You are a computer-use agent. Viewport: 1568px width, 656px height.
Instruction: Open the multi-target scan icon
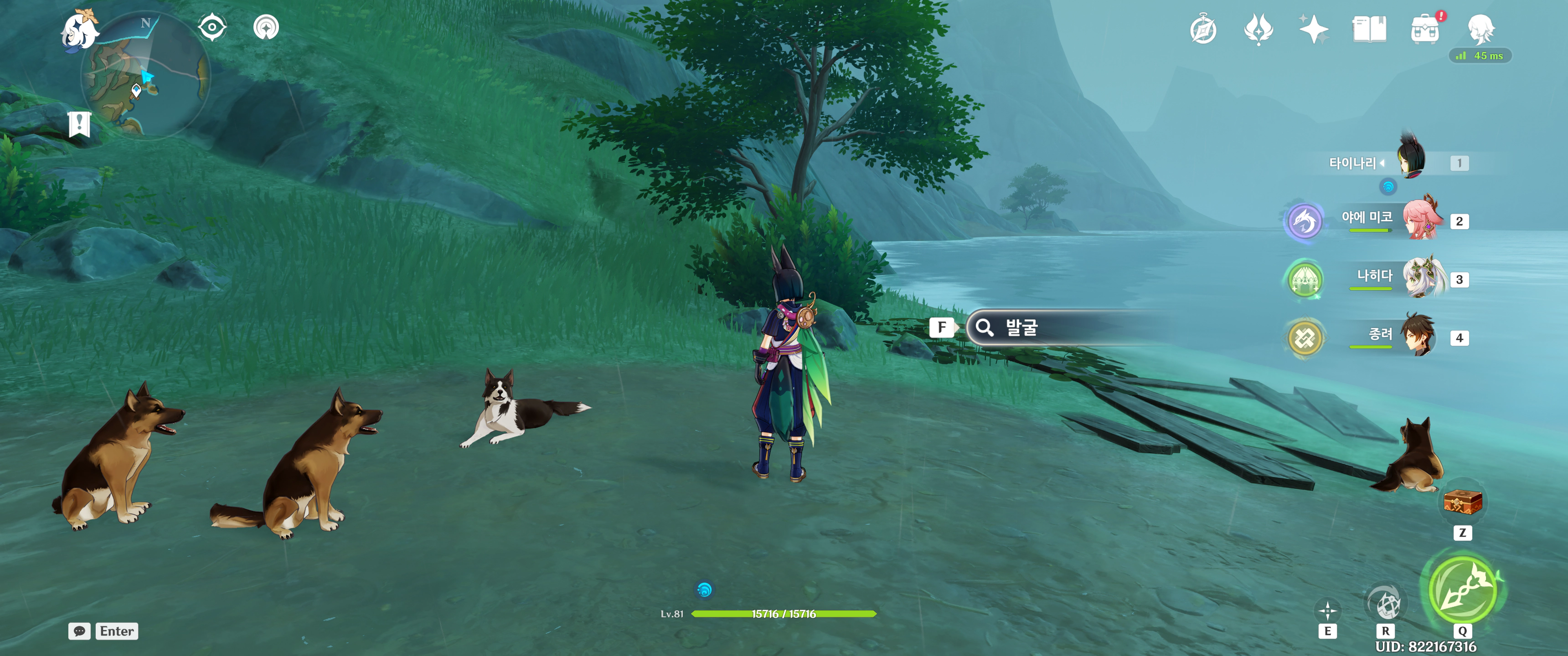point(266,27)
